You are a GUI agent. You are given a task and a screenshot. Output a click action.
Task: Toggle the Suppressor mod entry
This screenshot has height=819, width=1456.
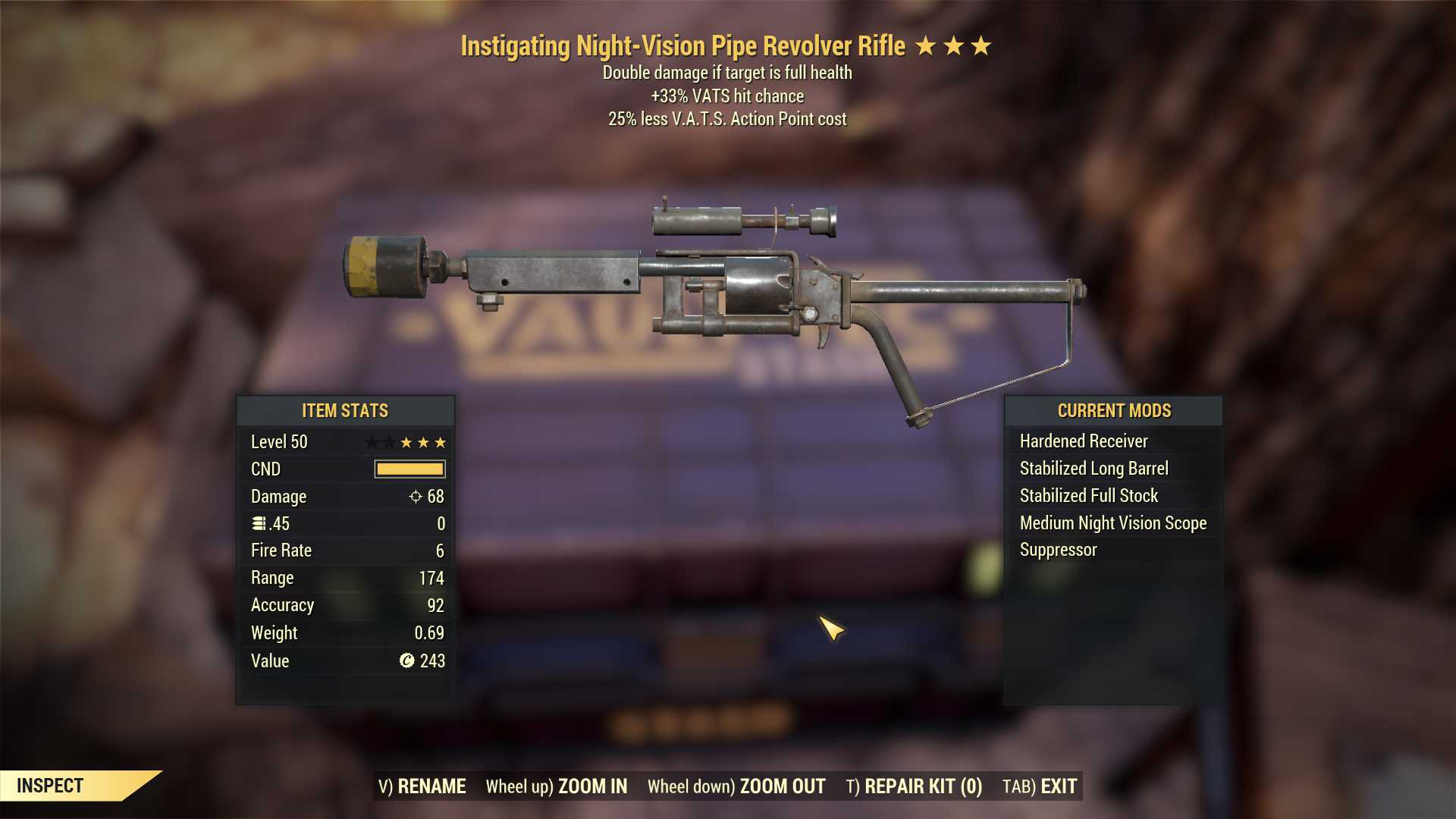(x=1057, y=550)
